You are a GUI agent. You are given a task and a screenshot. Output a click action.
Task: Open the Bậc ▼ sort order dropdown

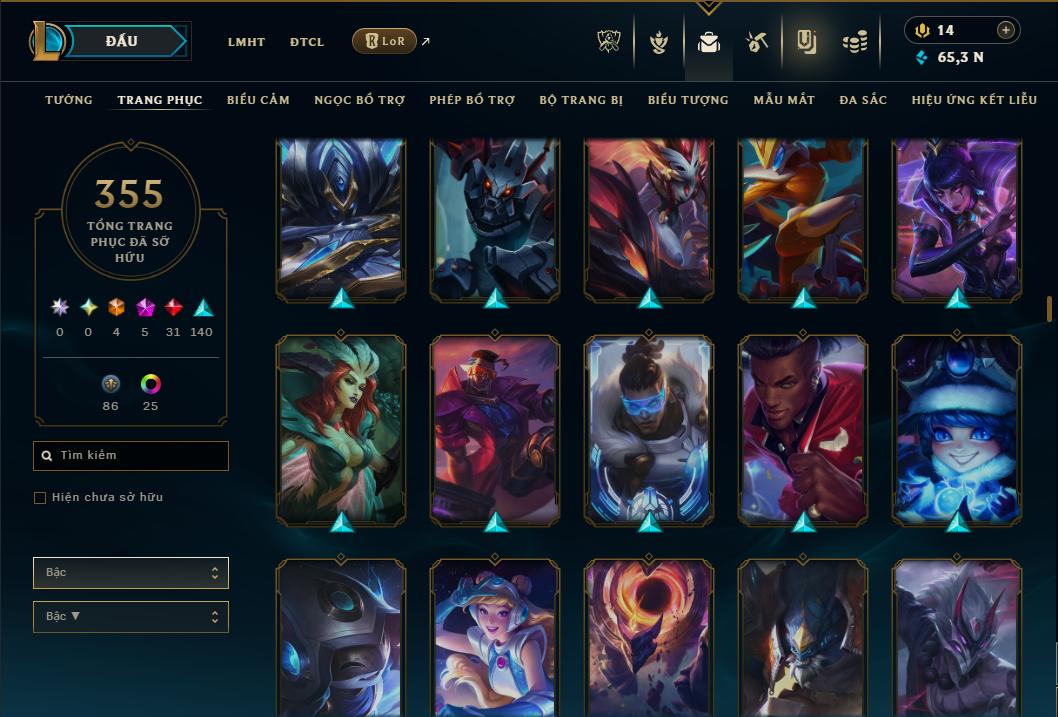point(131,617)
